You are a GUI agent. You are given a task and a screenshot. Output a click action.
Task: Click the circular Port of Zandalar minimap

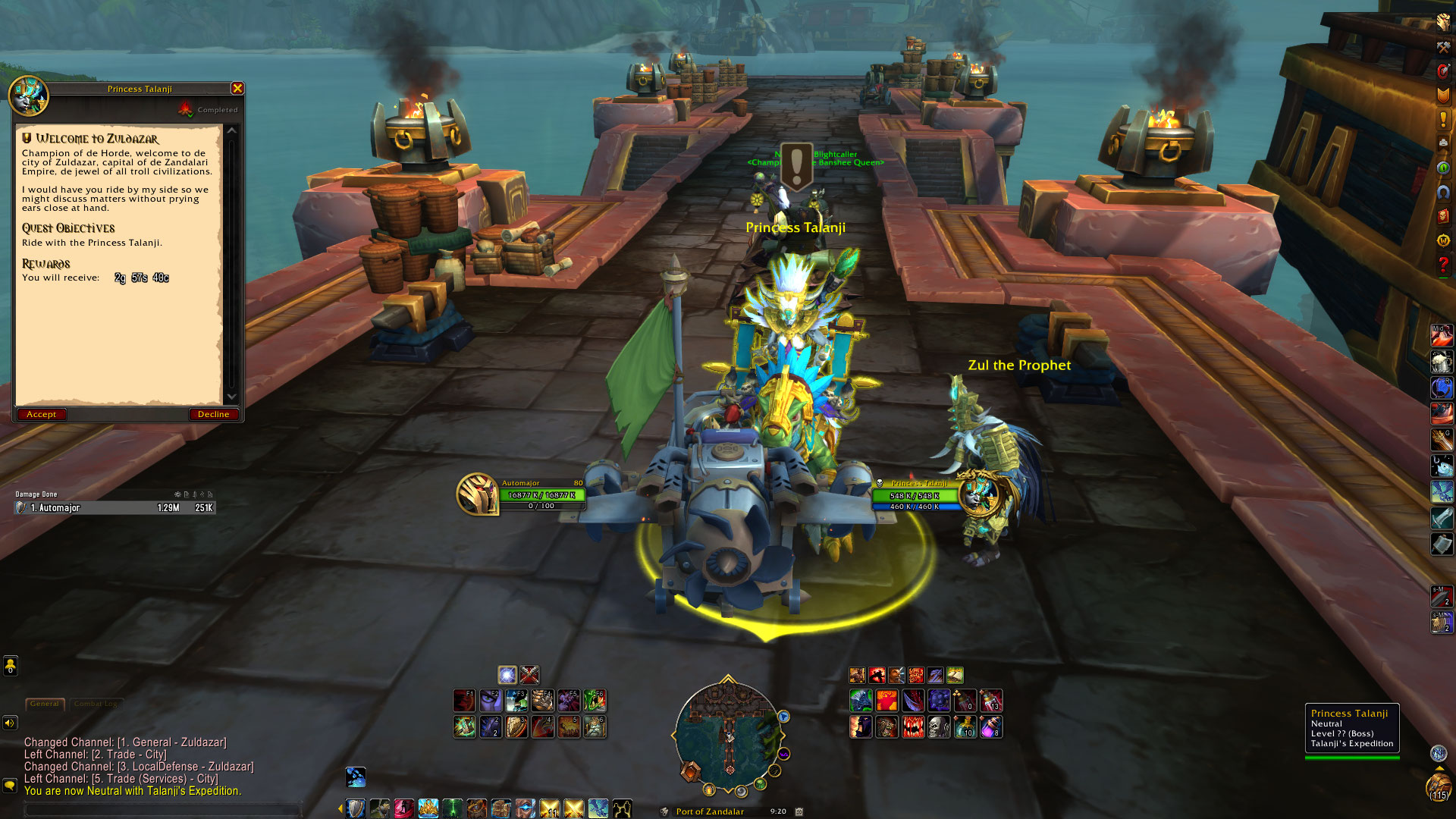(x=728, y=733)
